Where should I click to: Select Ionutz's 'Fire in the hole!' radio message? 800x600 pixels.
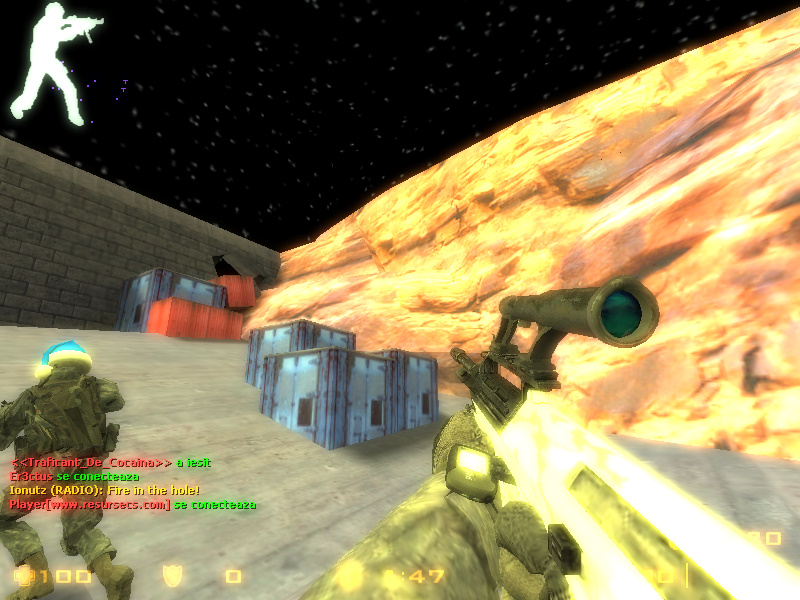[105, 490]
